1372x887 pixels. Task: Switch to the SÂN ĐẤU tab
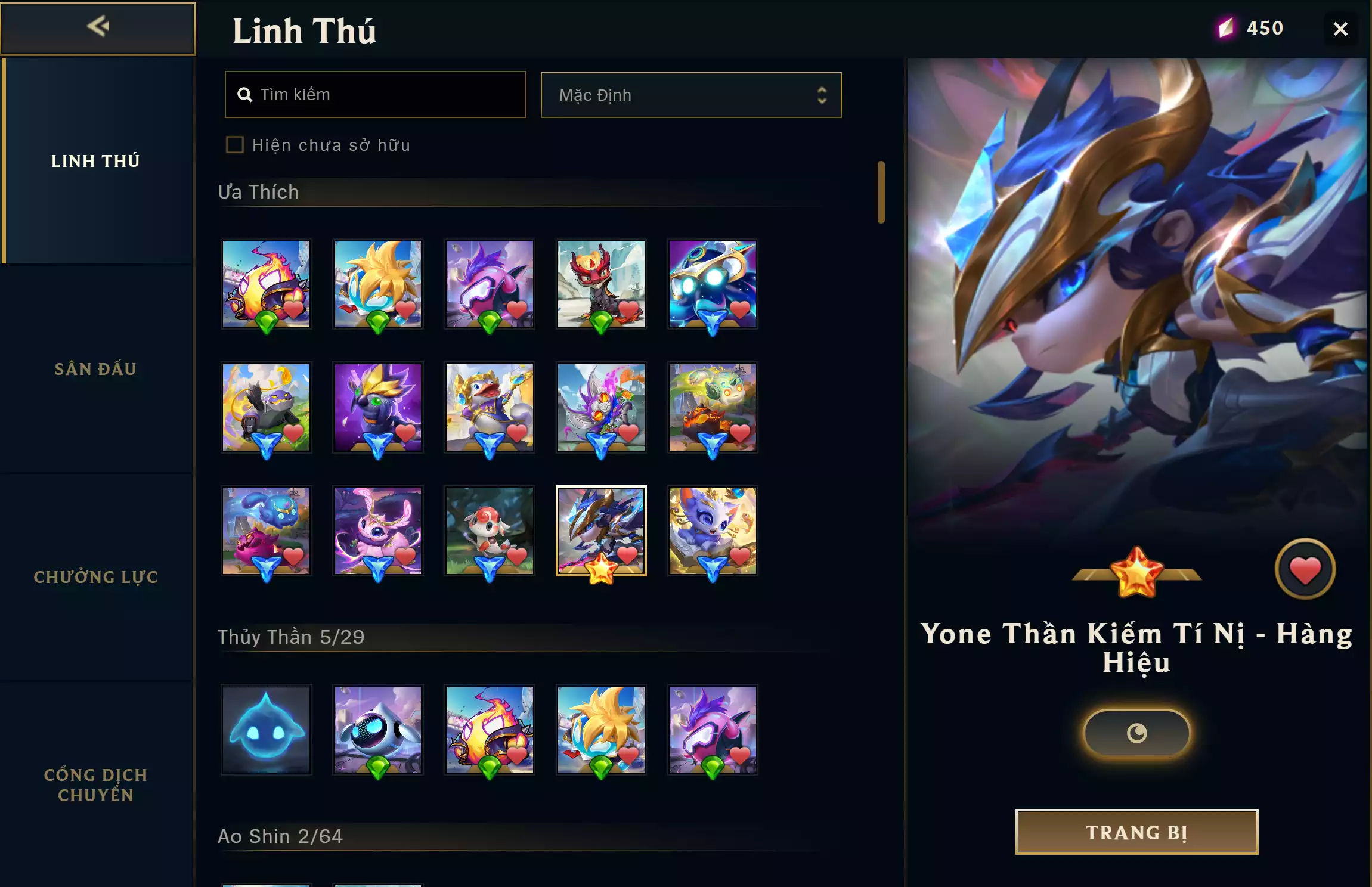tap(97, 369)
